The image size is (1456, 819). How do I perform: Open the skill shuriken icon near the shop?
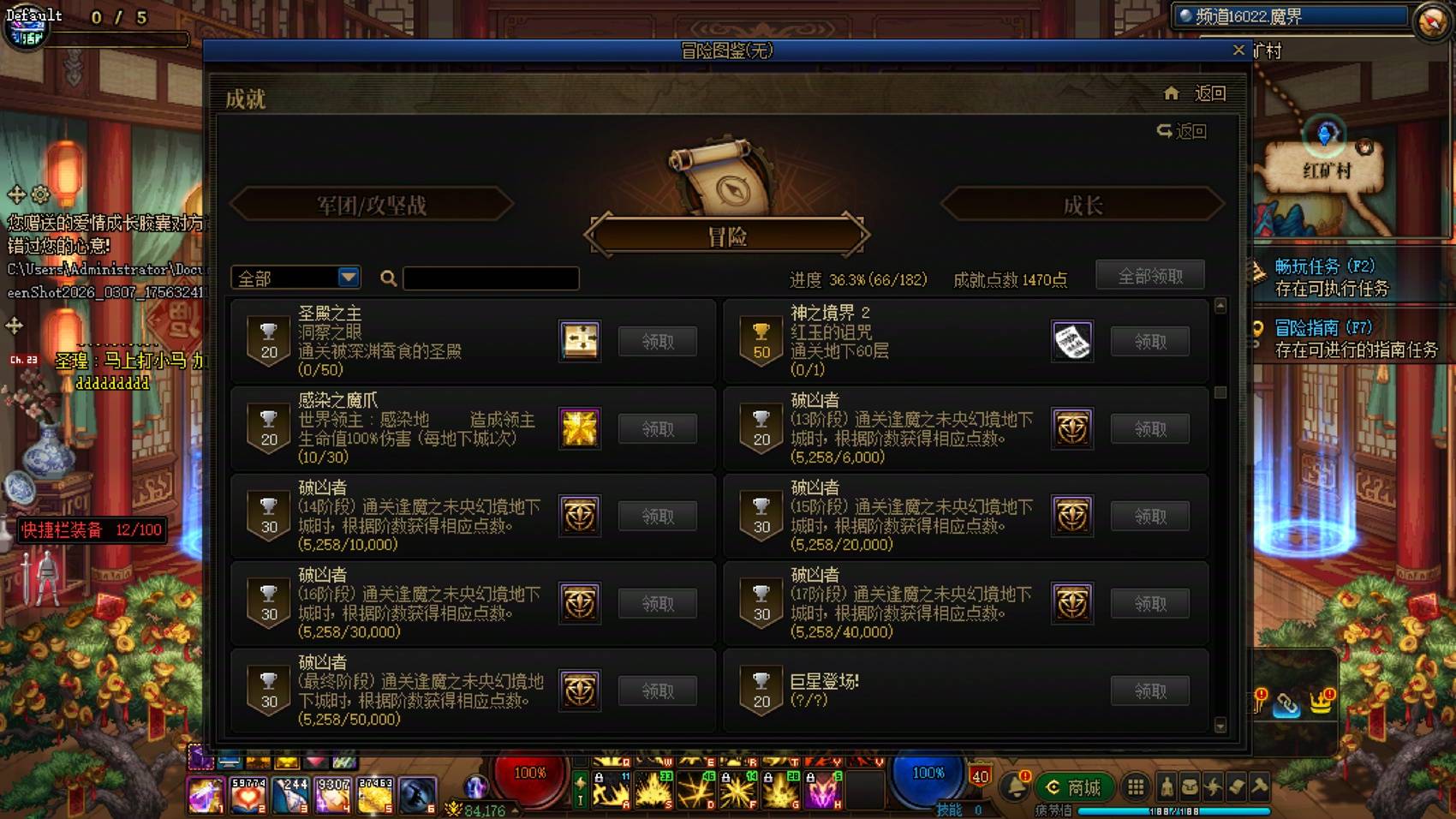click(x=1214, y=786)
